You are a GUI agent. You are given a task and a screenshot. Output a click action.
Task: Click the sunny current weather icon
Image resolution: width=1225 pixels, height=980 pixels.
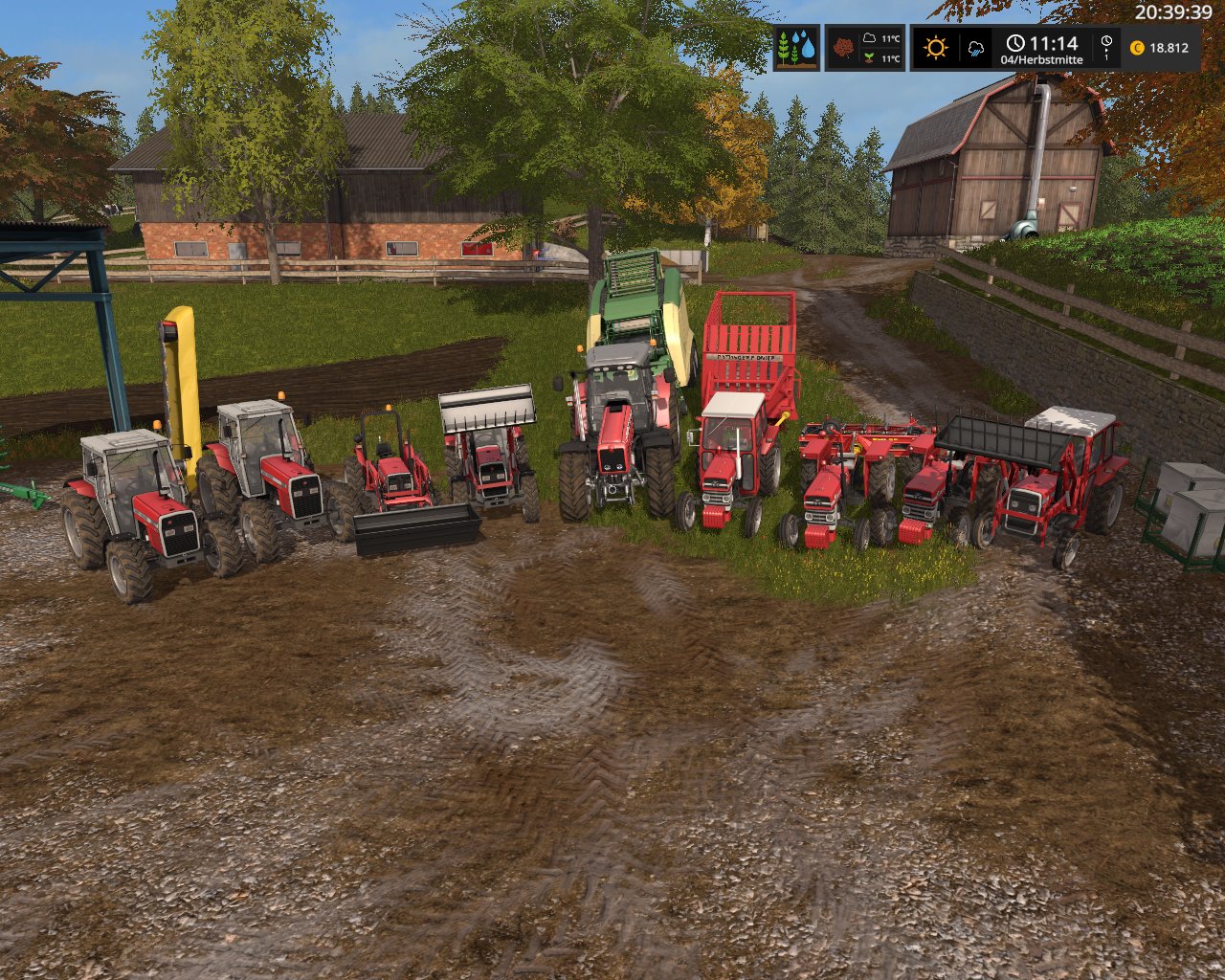935,48
